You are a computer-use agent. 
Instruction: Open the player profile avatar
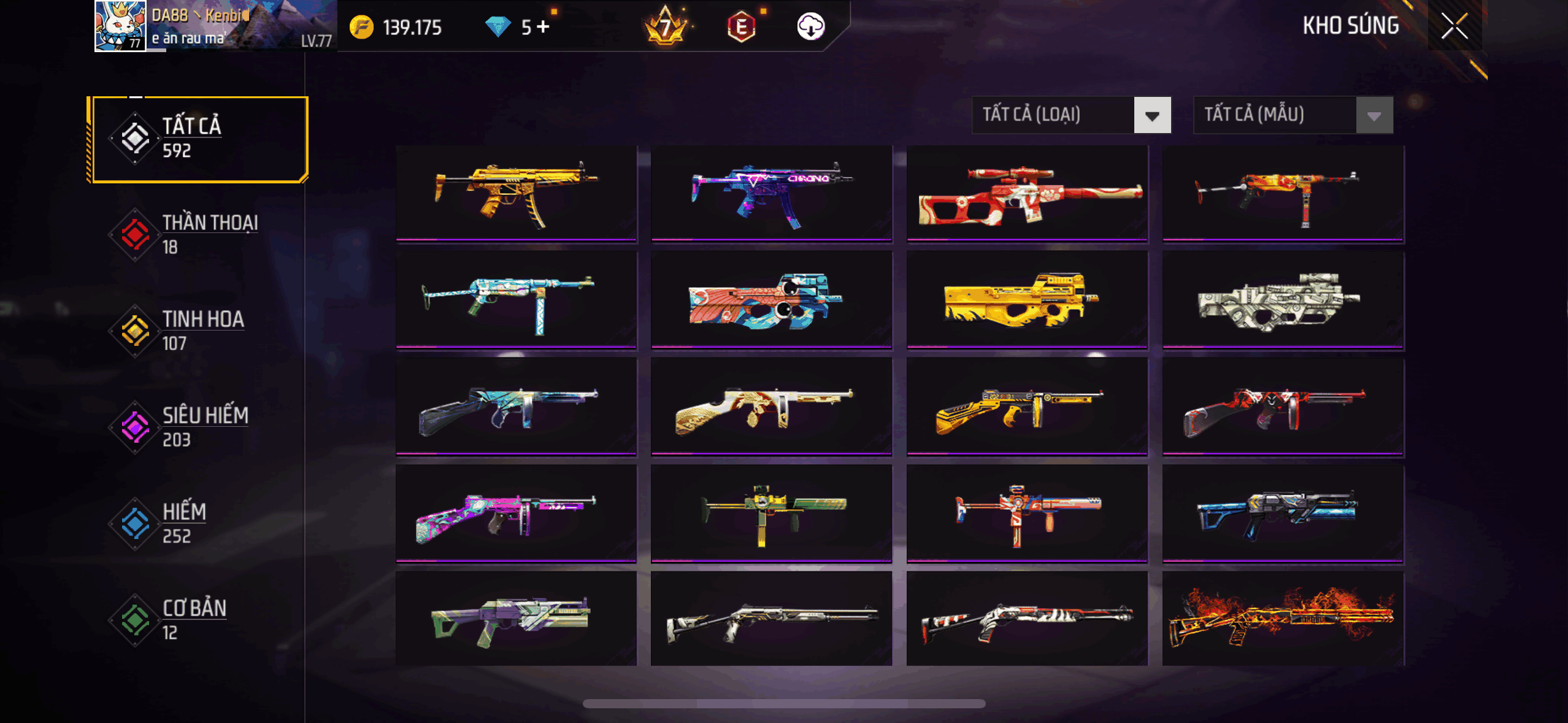coord(120,26)
